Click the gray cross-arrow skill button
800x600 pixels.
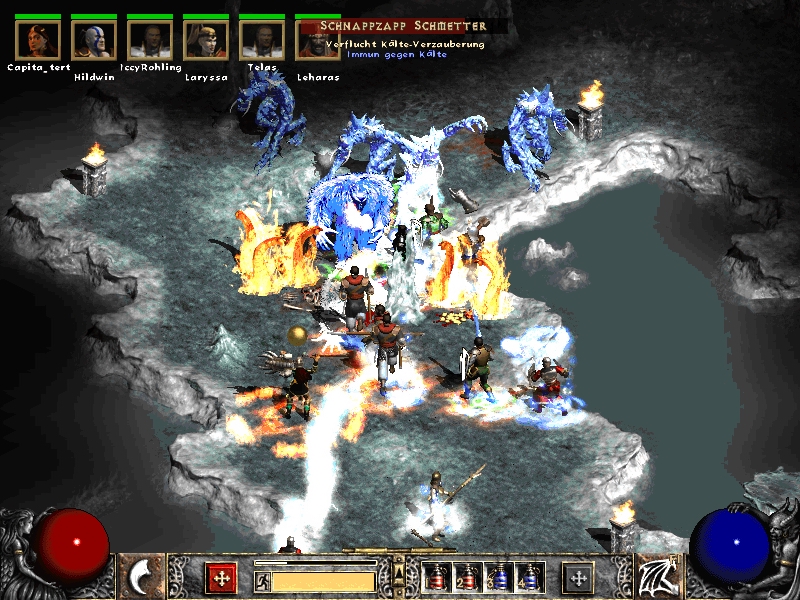point(578,578)
